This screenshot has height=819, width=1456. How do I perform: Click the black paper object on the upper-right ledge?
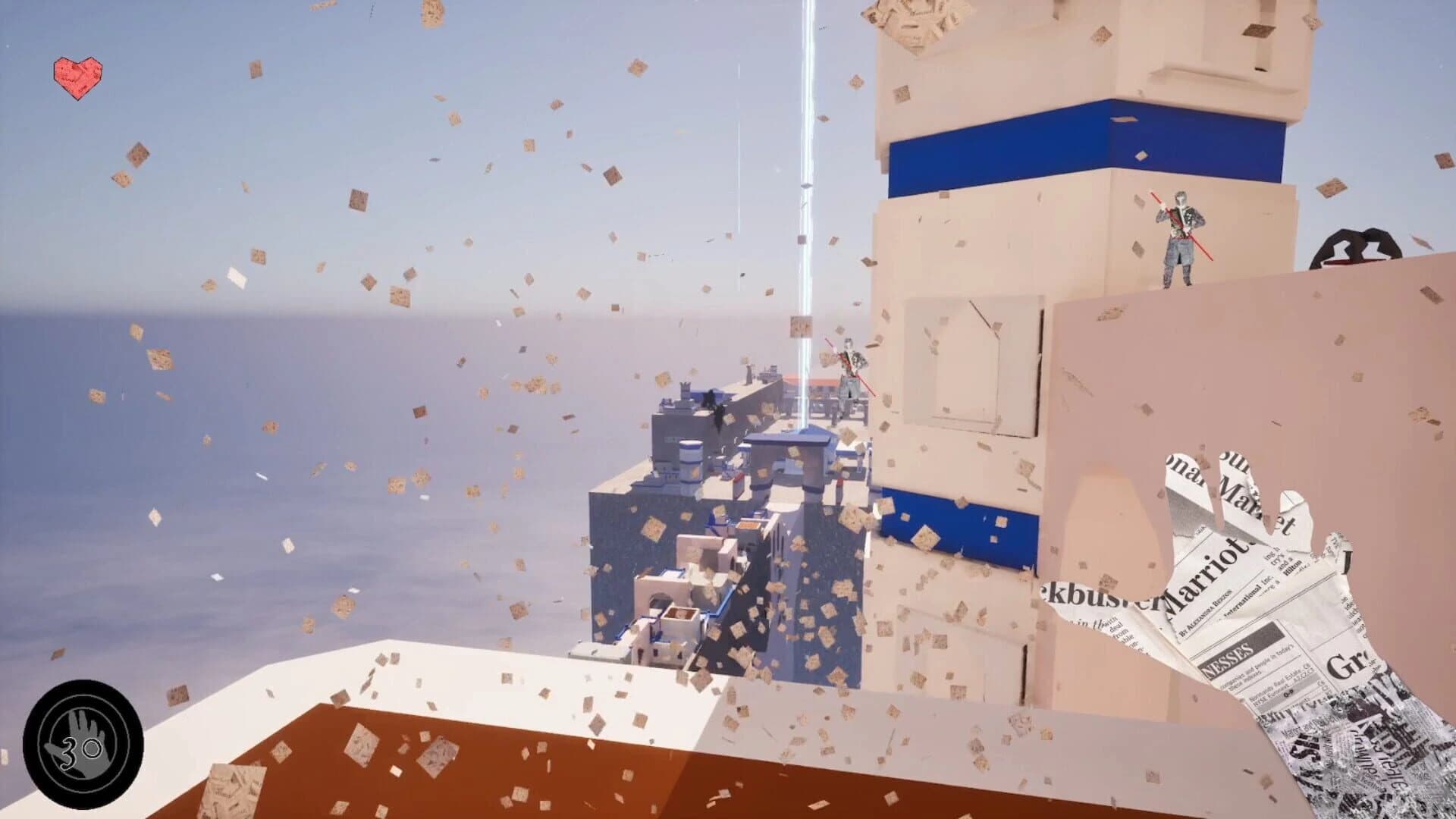[1357, 246]
